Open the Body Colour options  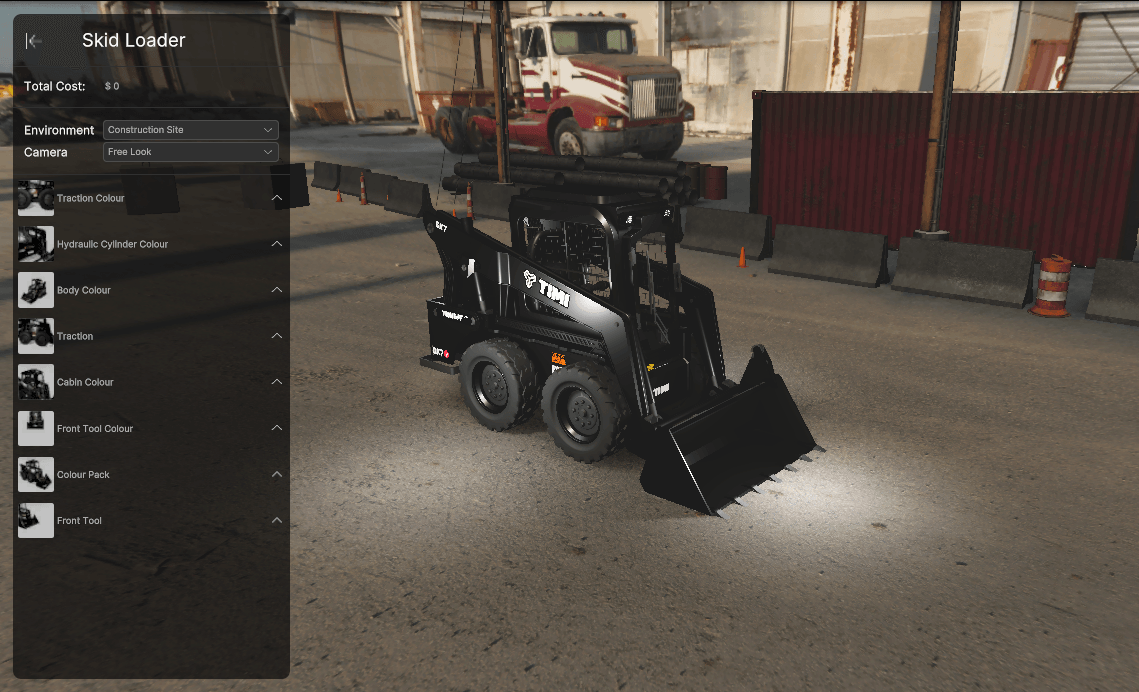point(277,290)
